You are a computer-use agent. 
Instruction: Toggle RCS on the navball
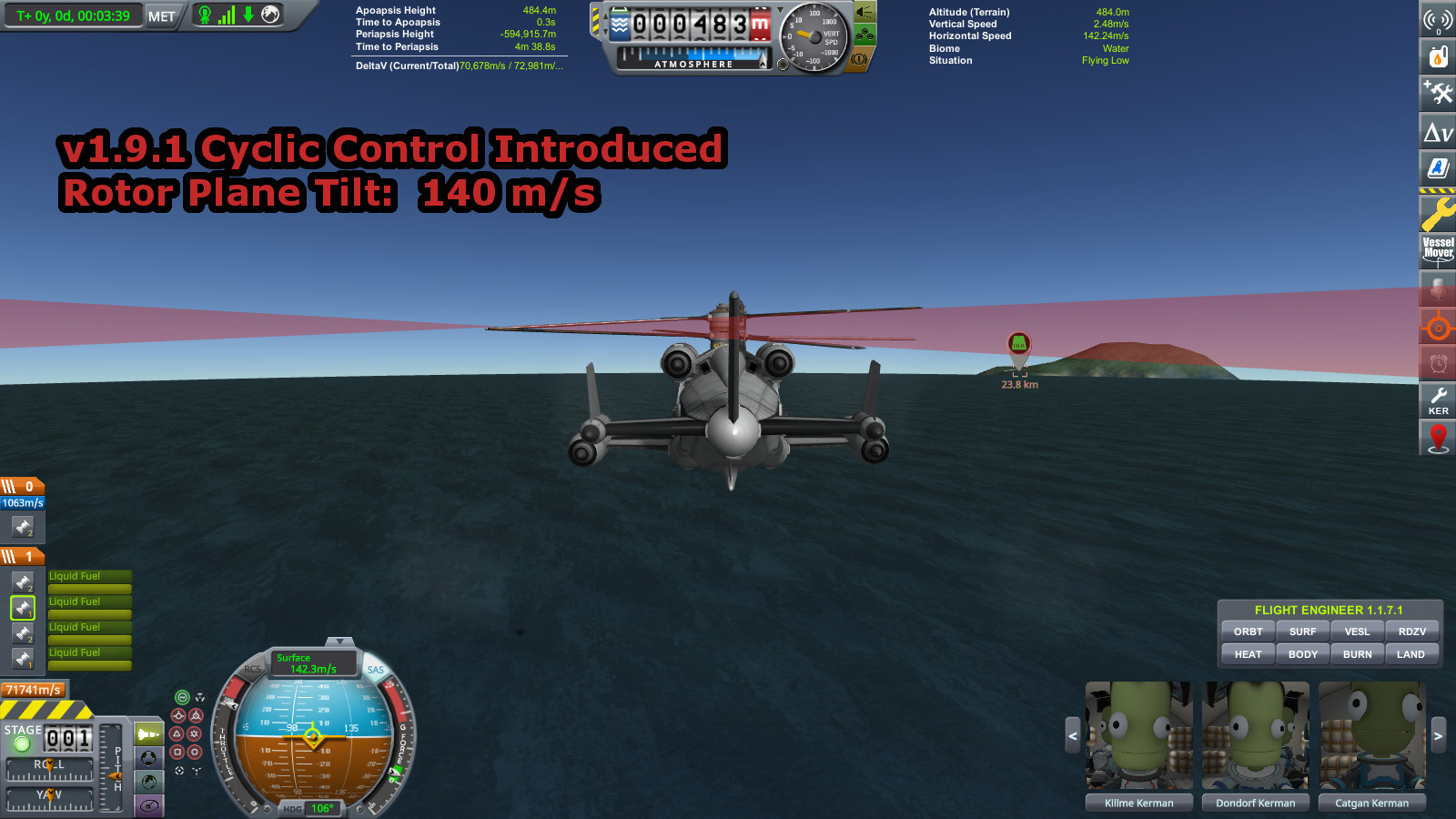coord(252,669)
